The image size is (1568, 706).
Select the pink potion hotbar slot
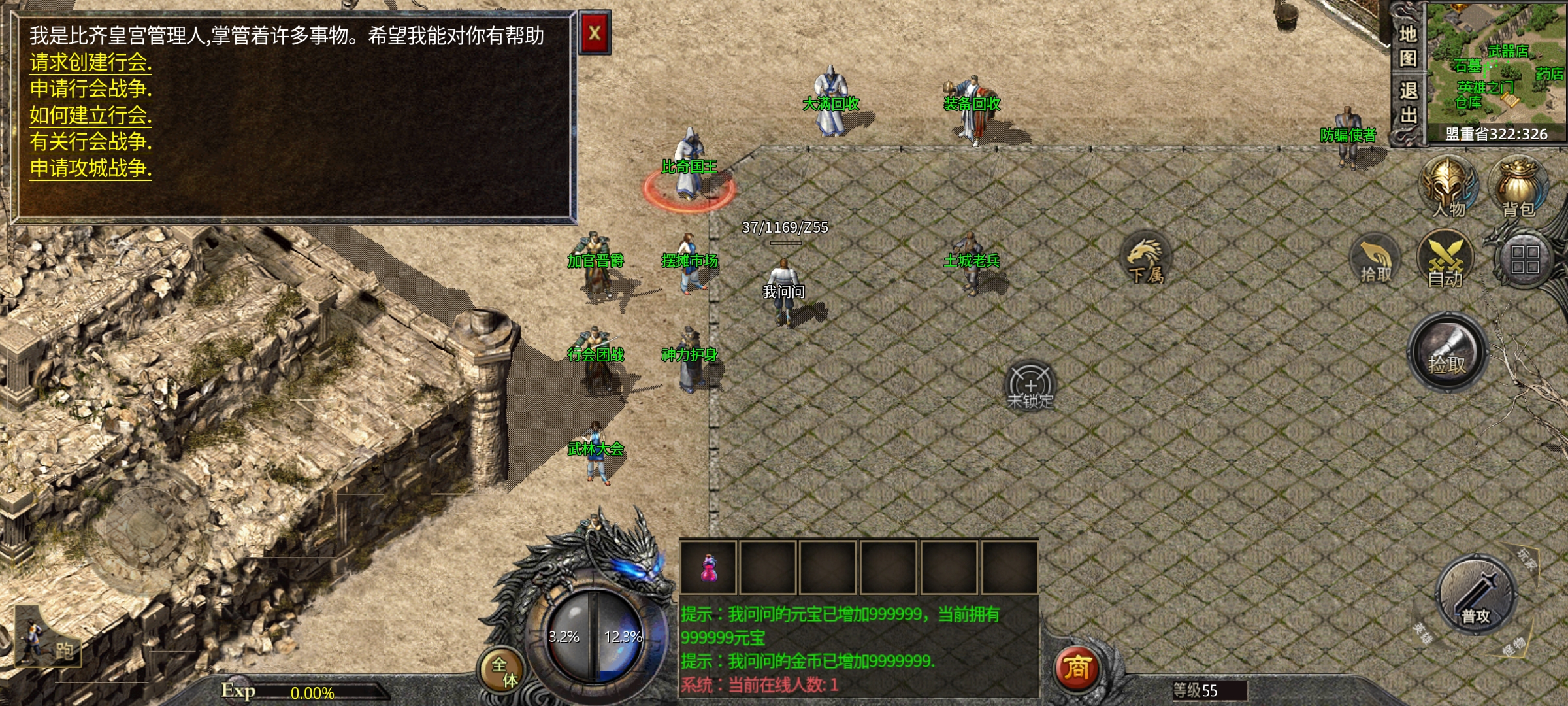point(708,567)
